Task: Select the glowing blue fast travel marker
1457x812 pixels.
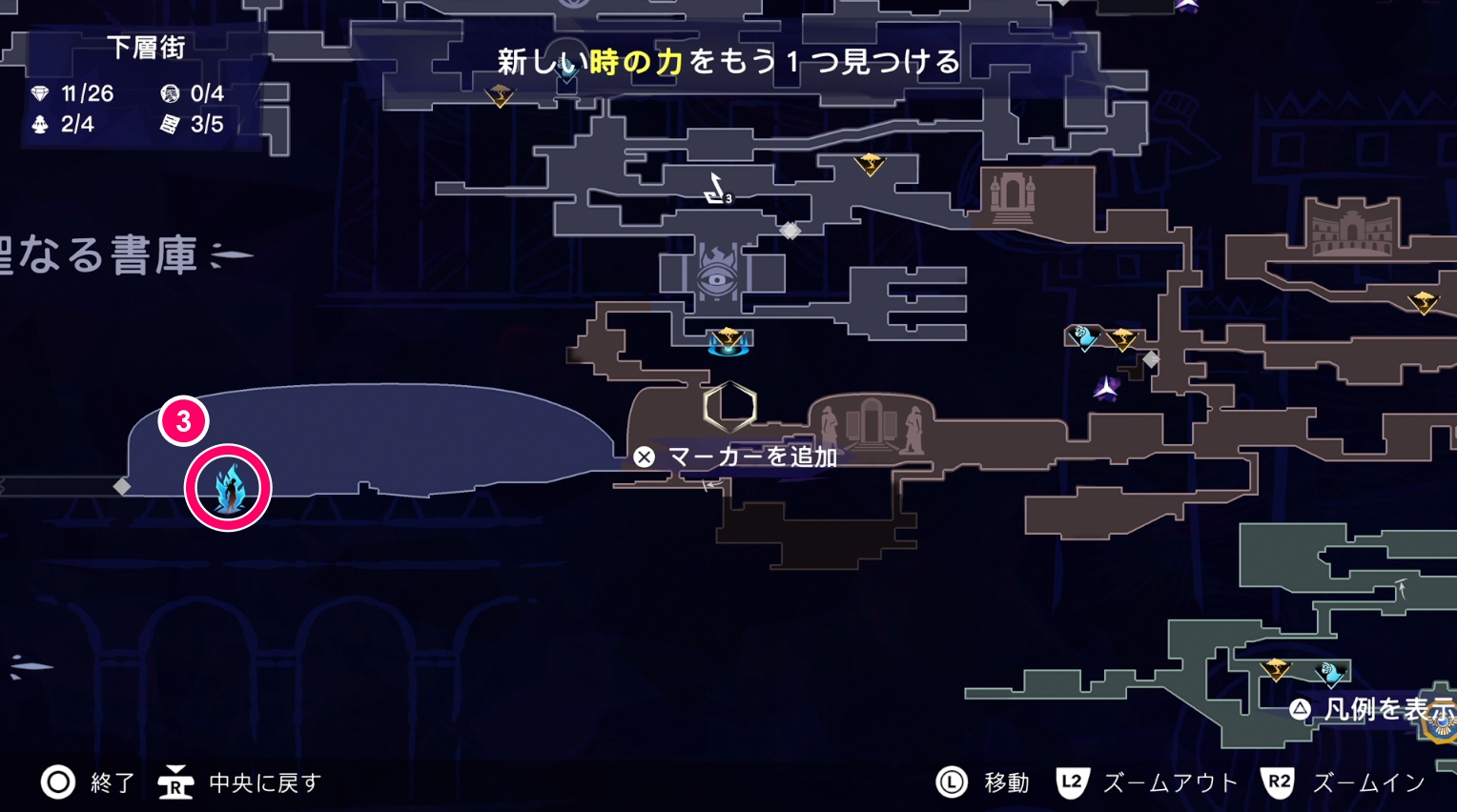Action: 728,342
